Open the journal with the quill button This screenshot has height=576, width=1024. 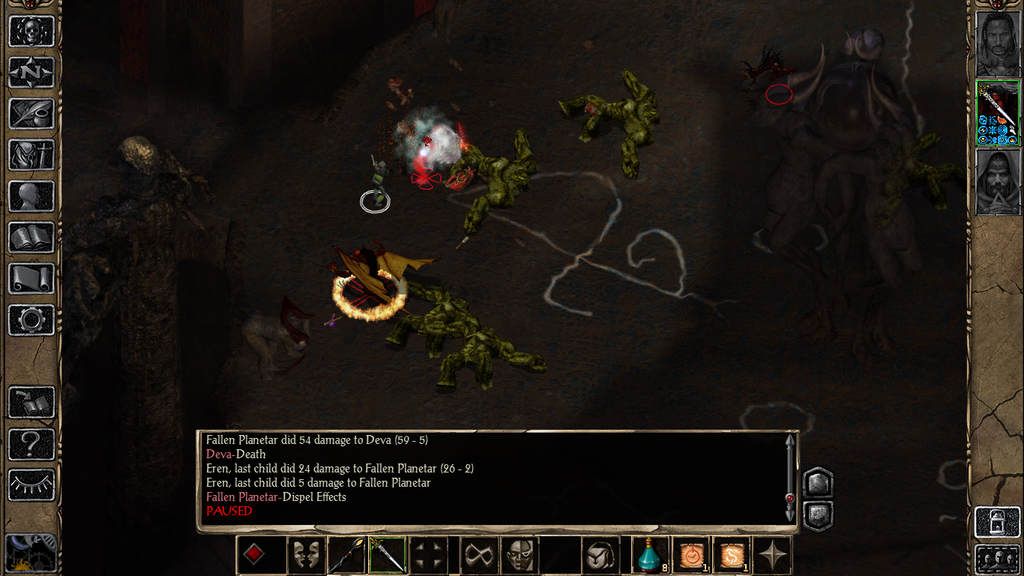[x=31, y=113]
